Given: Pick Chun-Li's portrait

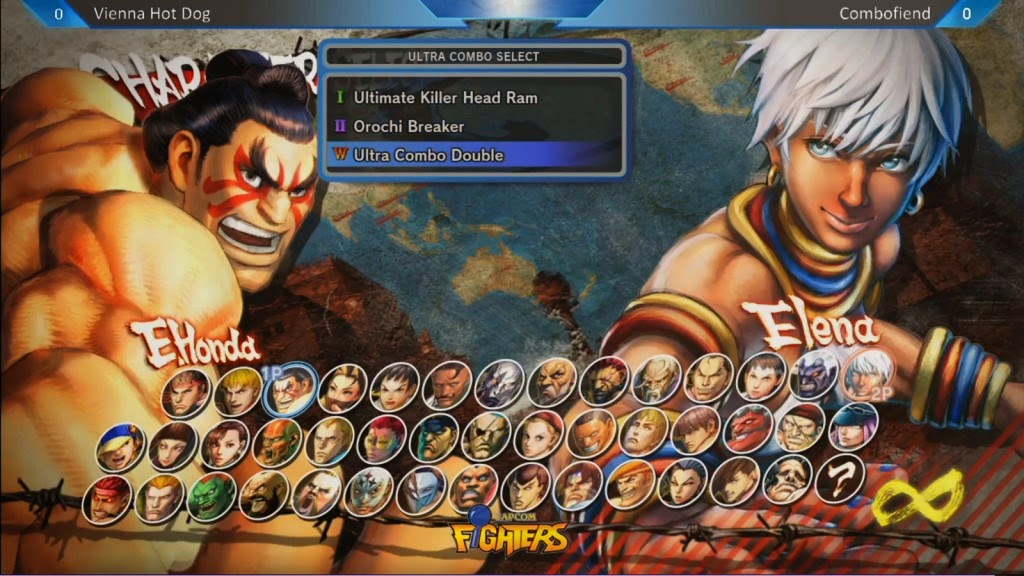Looking at the screenshot, I should (343, 388).
